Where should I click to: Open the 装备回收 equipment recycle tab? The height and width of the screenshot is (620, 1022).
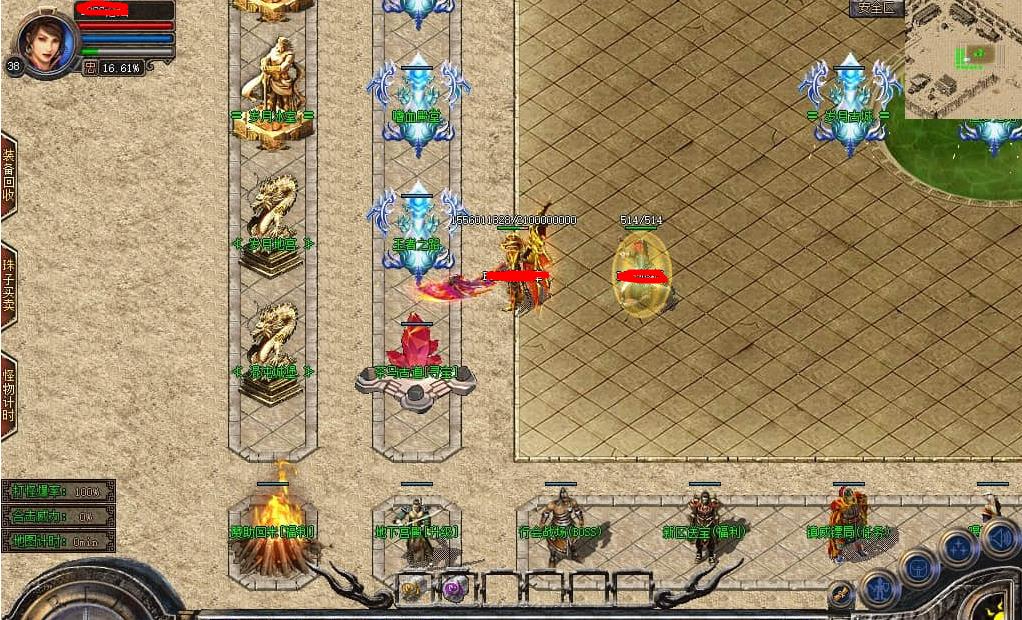[8, 175]
